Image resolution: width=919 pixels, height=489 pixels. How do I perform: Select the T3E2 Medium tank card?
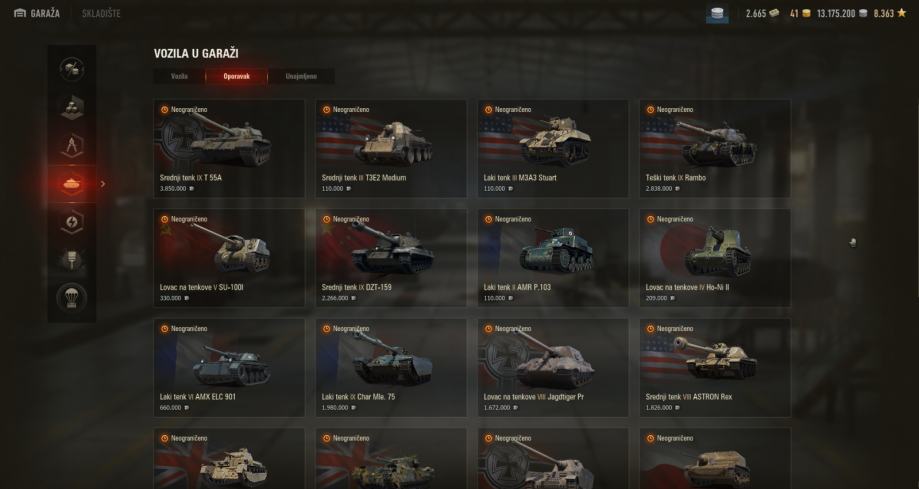(x=391, y=147)
